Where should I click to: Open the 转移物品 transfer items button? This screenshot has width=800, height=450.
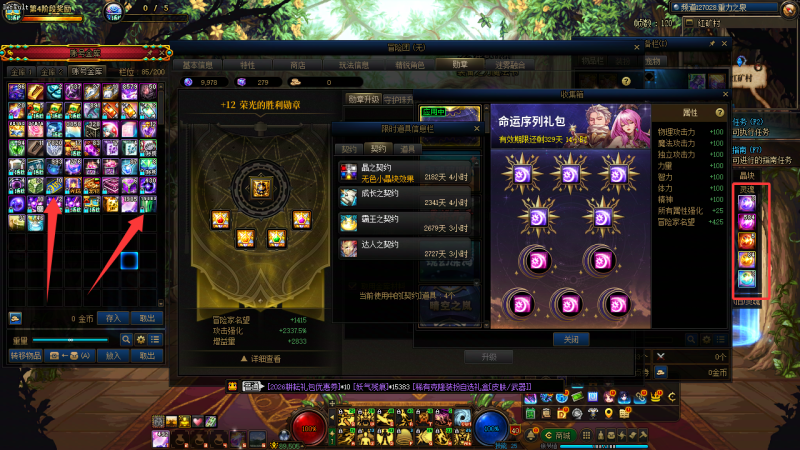click(x=26, y=355)
